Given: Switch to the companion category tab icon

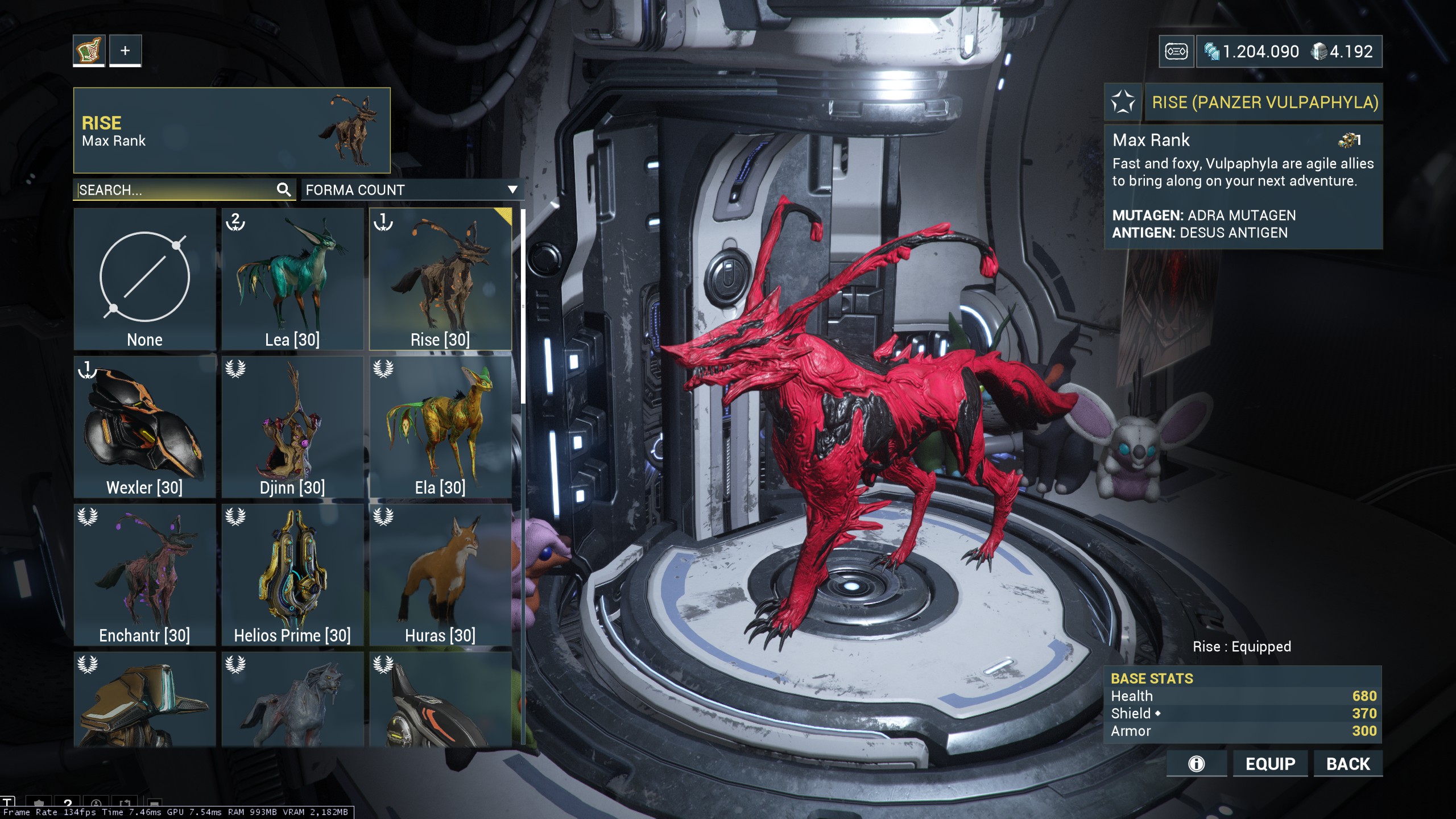Looking at the screenshot, I should (x=89, y=51).
